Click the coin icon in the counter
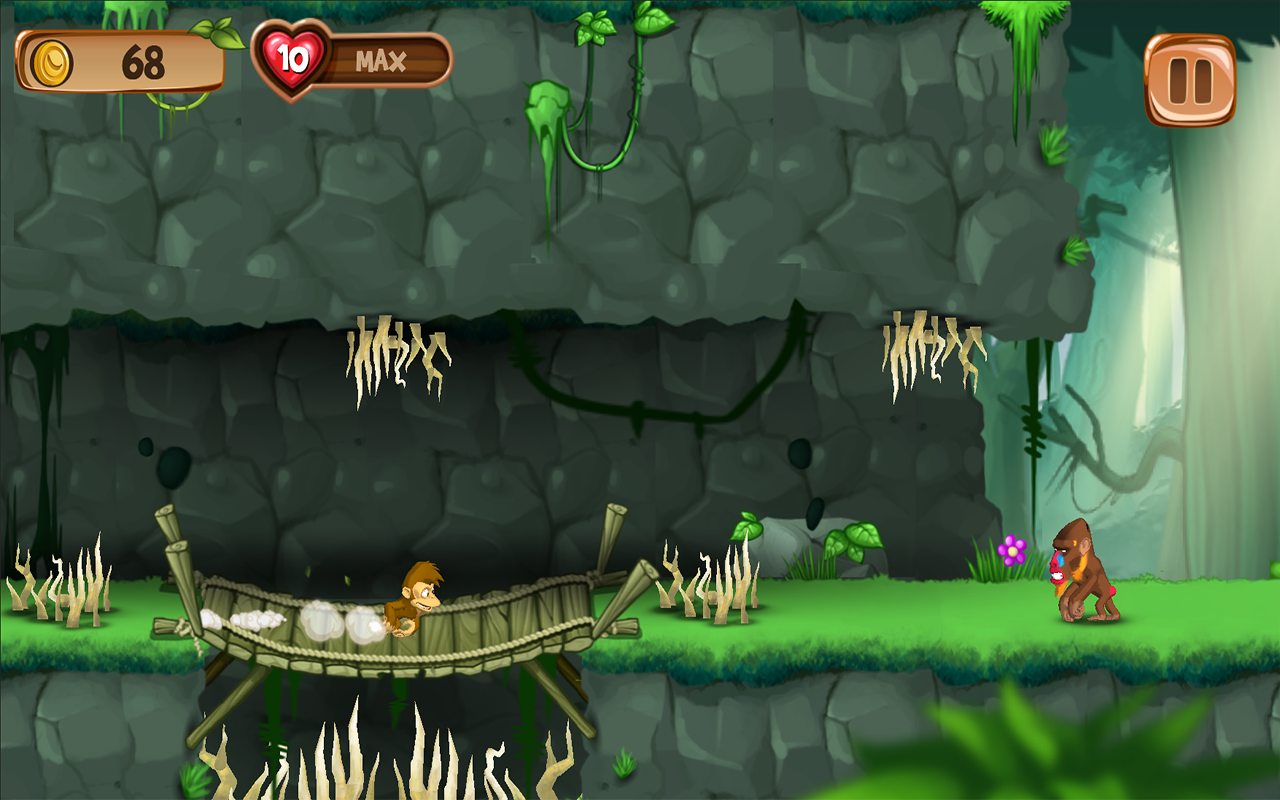The image size is (1280, 800). pyautogui.click(x=52, y=60)
